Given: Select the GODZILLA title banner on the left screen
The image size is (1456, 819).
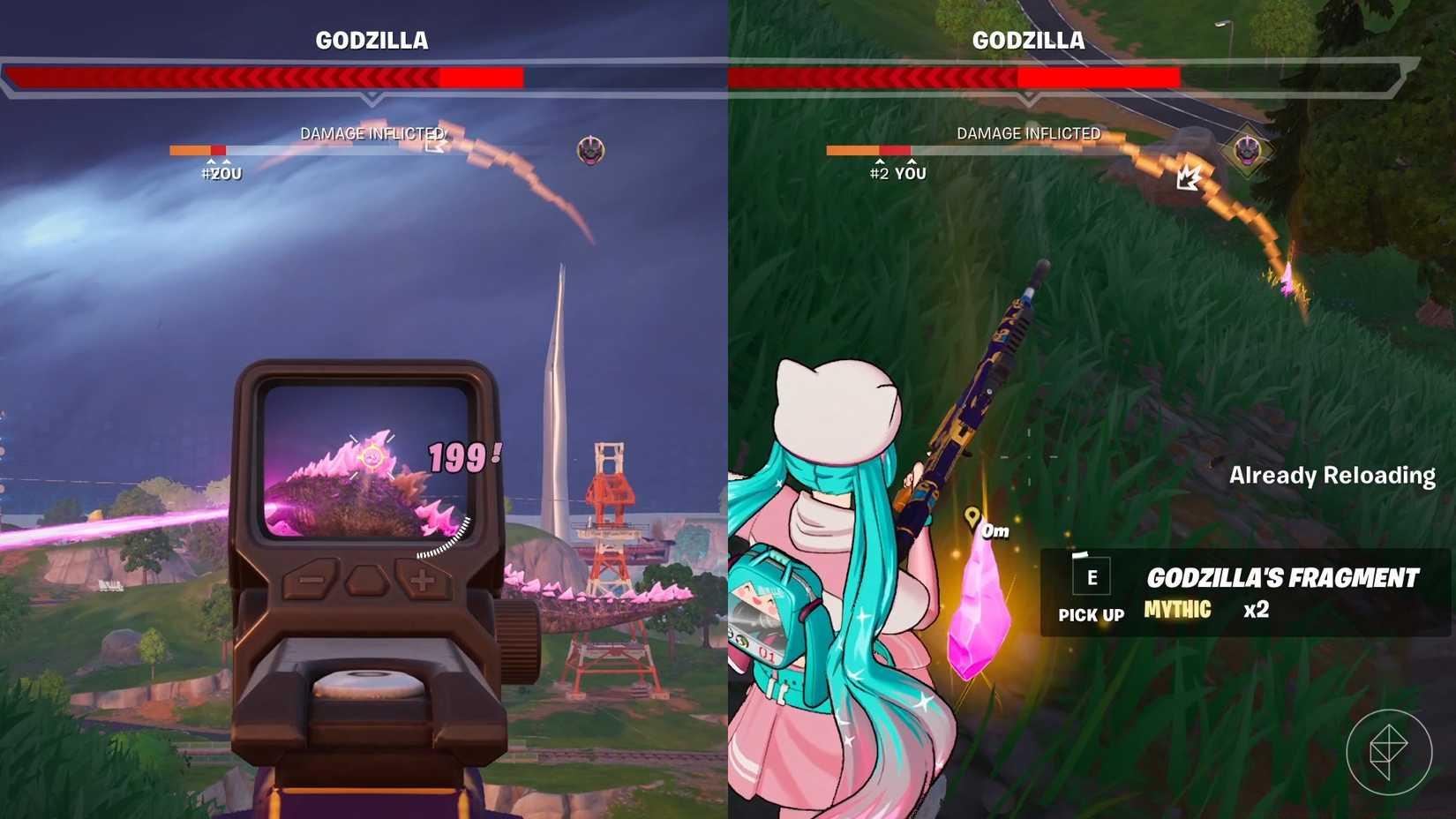Looking at the screenshot, I should (x=371, y=40).
